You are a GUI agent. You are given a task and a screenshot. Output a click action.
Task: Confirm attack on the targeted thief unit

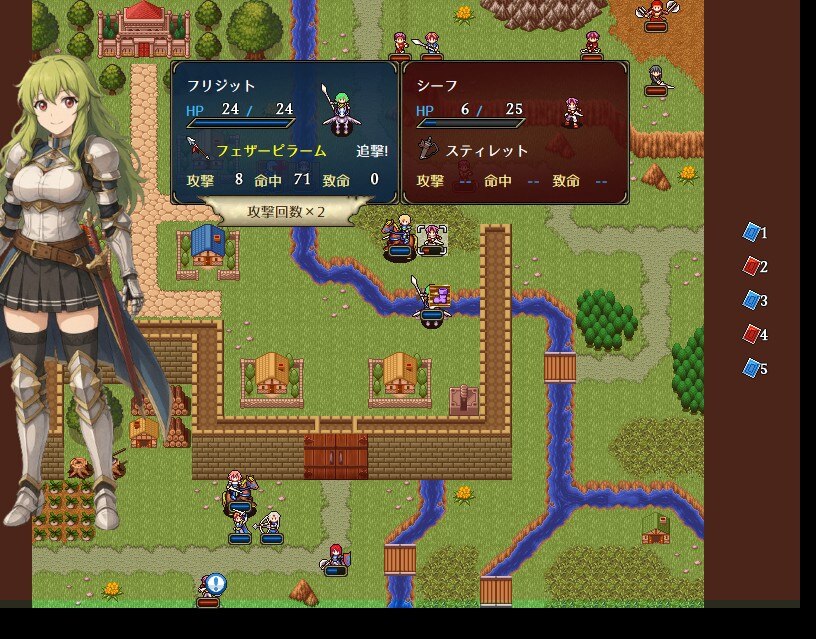pyautogui.click(x=432, y=239)
